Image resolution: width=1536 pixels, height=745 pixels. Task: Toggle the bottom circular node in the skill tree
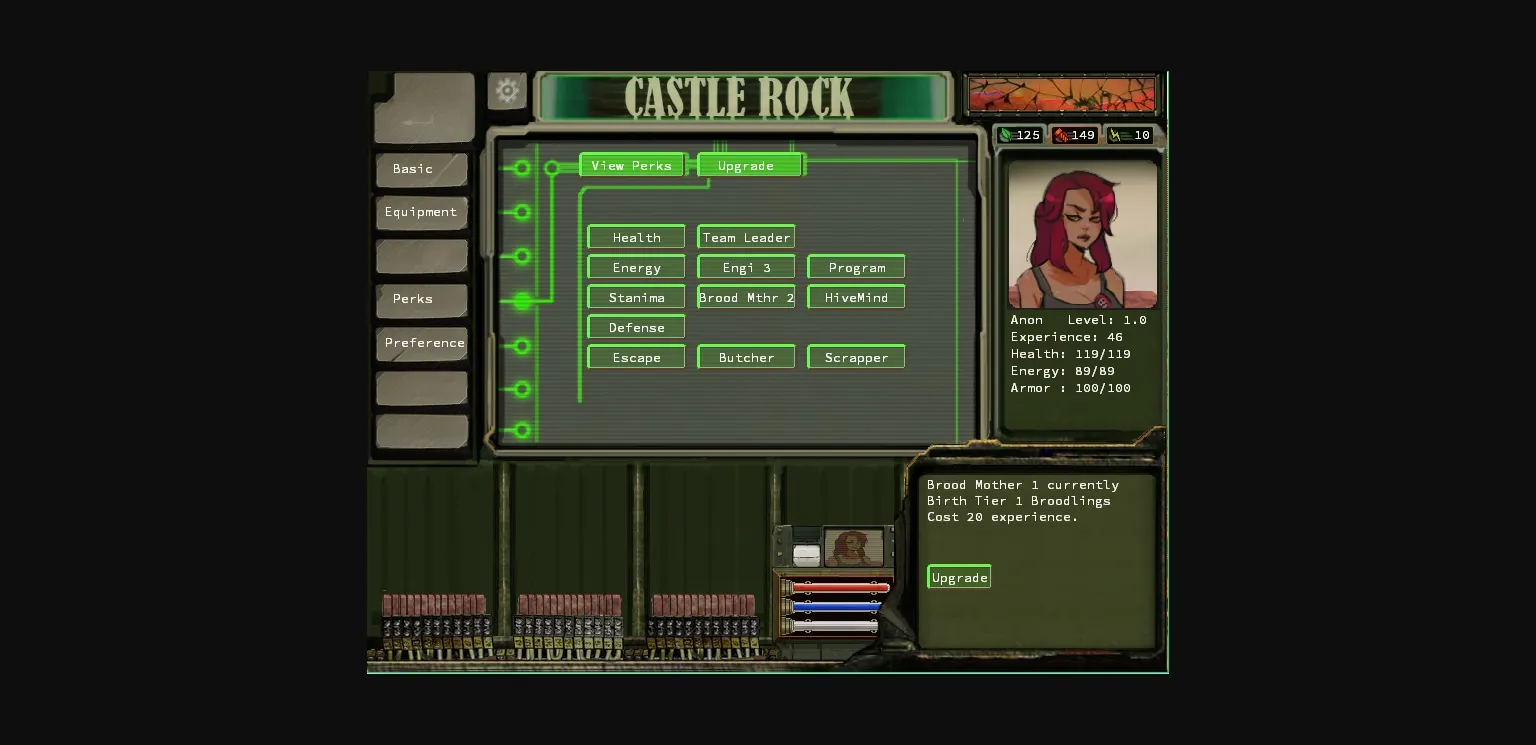pyautogui.click(x=521, y=432)
